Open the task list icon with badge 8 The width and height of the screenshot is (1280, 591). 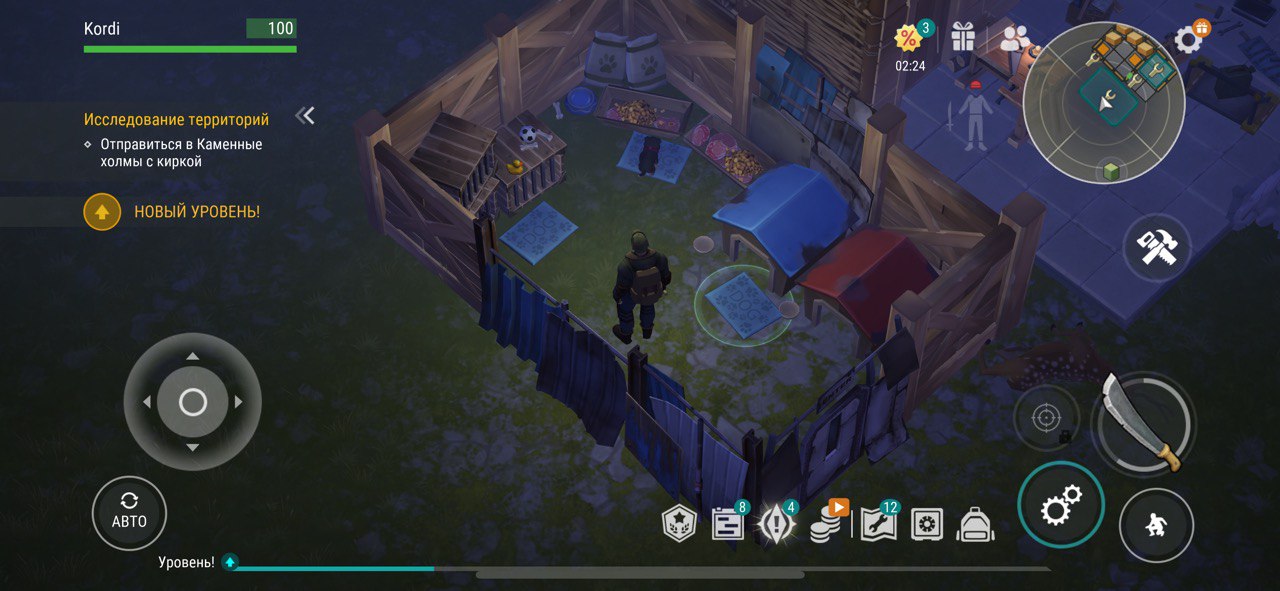point(727,523)
